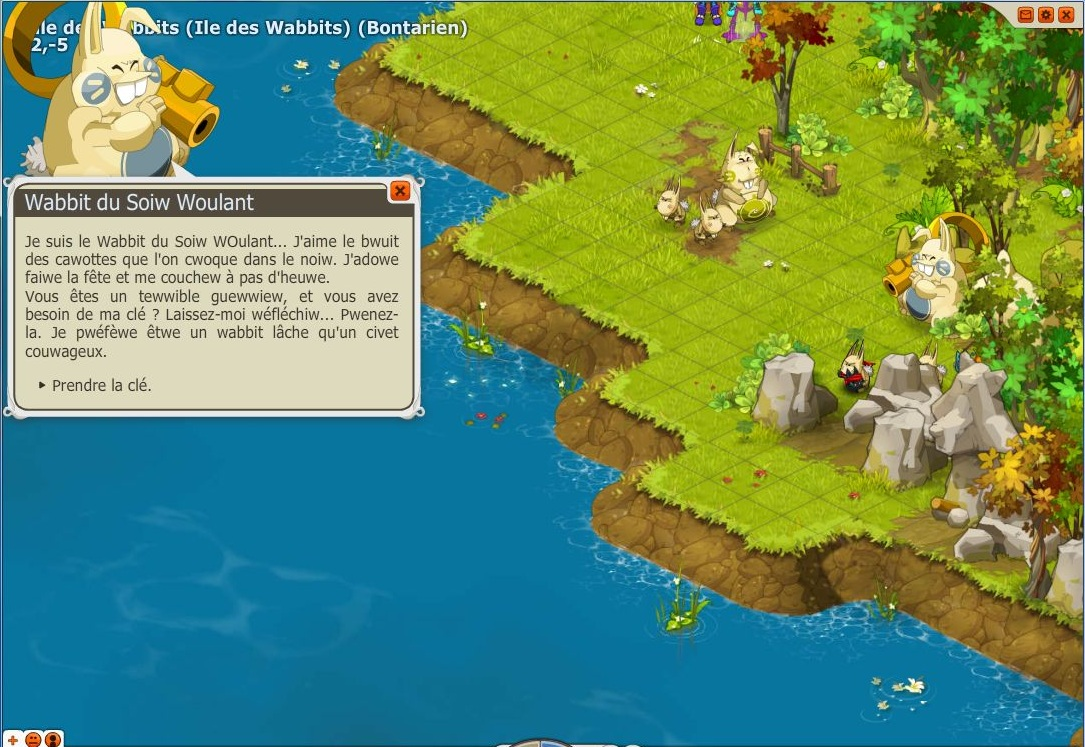The image size is (1085, 747).
Task: Open the envelope messages button
Action: pos(1025,14)
